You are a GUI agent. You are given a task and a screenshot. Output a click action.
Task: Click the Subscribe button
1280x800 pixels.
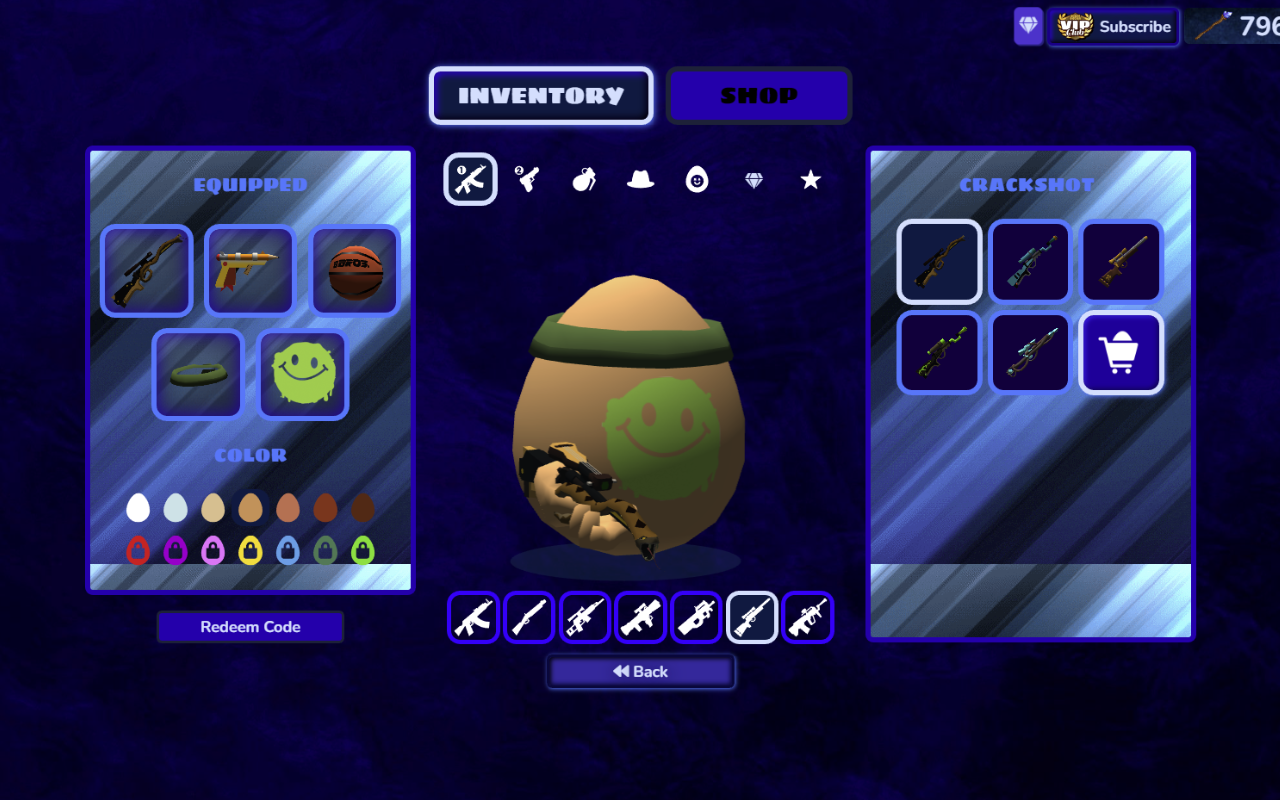pyautogui.click(x=1113, y=26)
